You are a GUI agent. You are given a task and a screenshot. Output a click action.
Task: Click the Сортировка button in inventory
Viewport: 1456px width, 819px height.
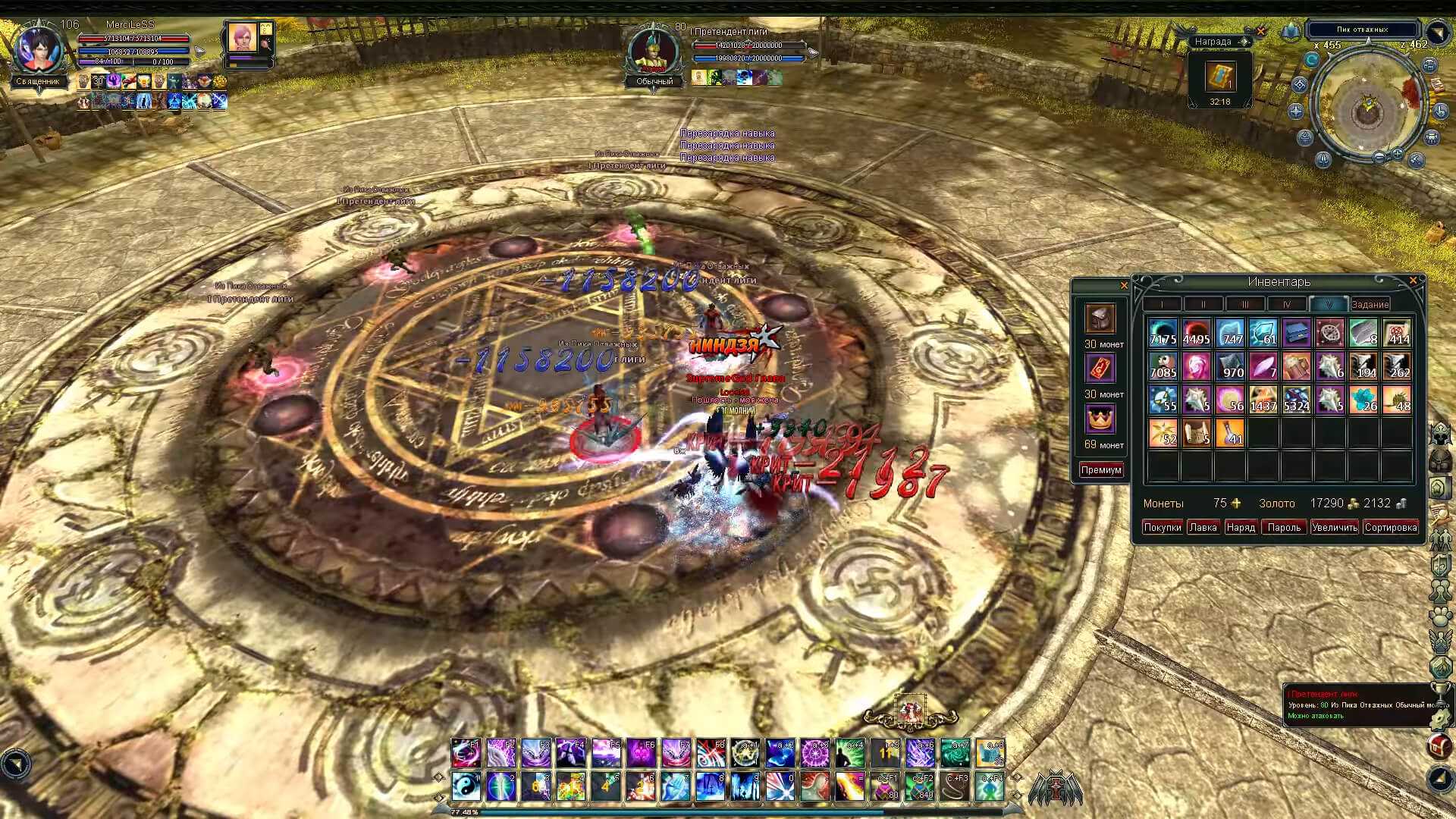[1390, 527]
